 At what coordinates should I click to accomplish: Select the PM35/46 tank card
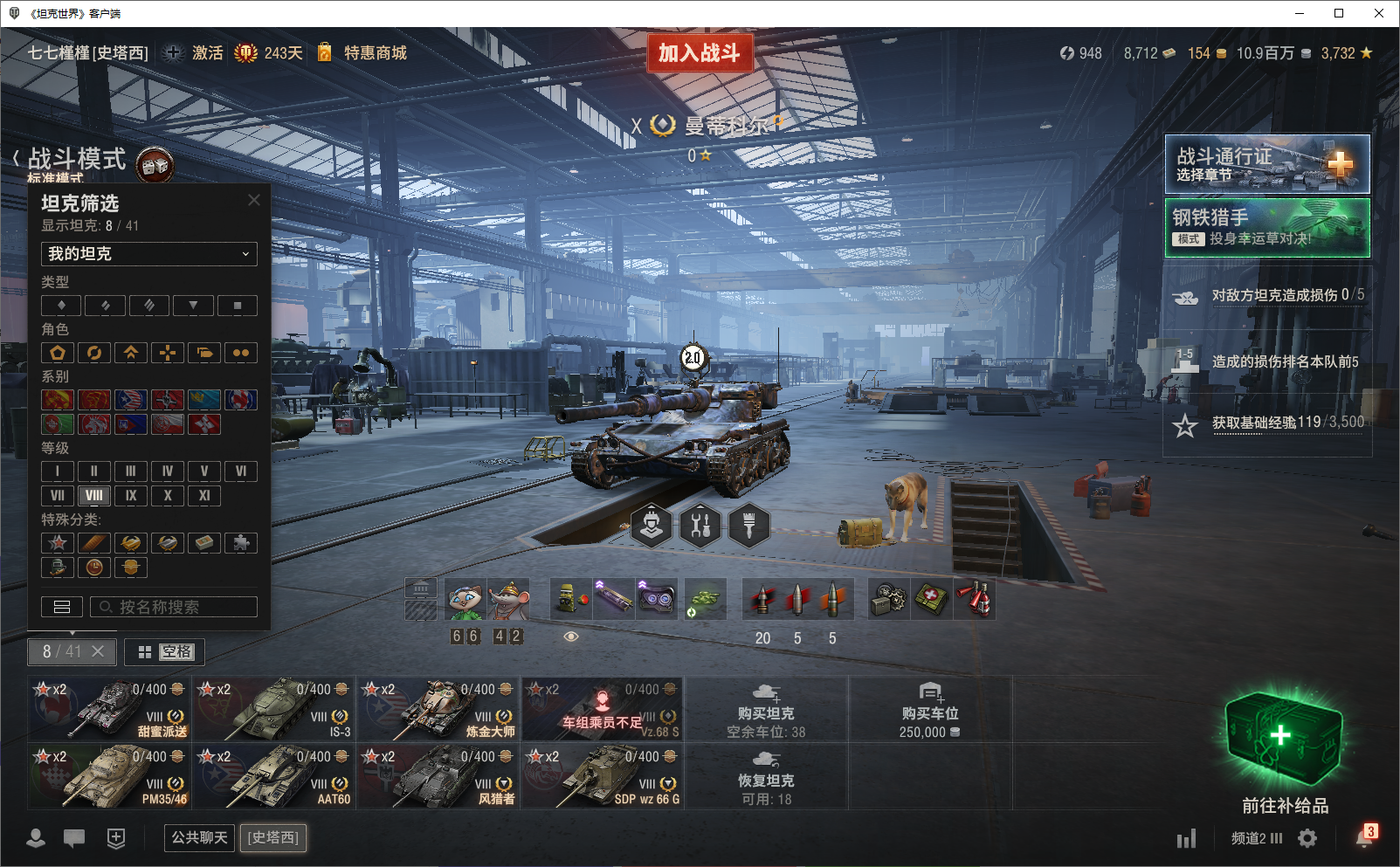(110, 775)
